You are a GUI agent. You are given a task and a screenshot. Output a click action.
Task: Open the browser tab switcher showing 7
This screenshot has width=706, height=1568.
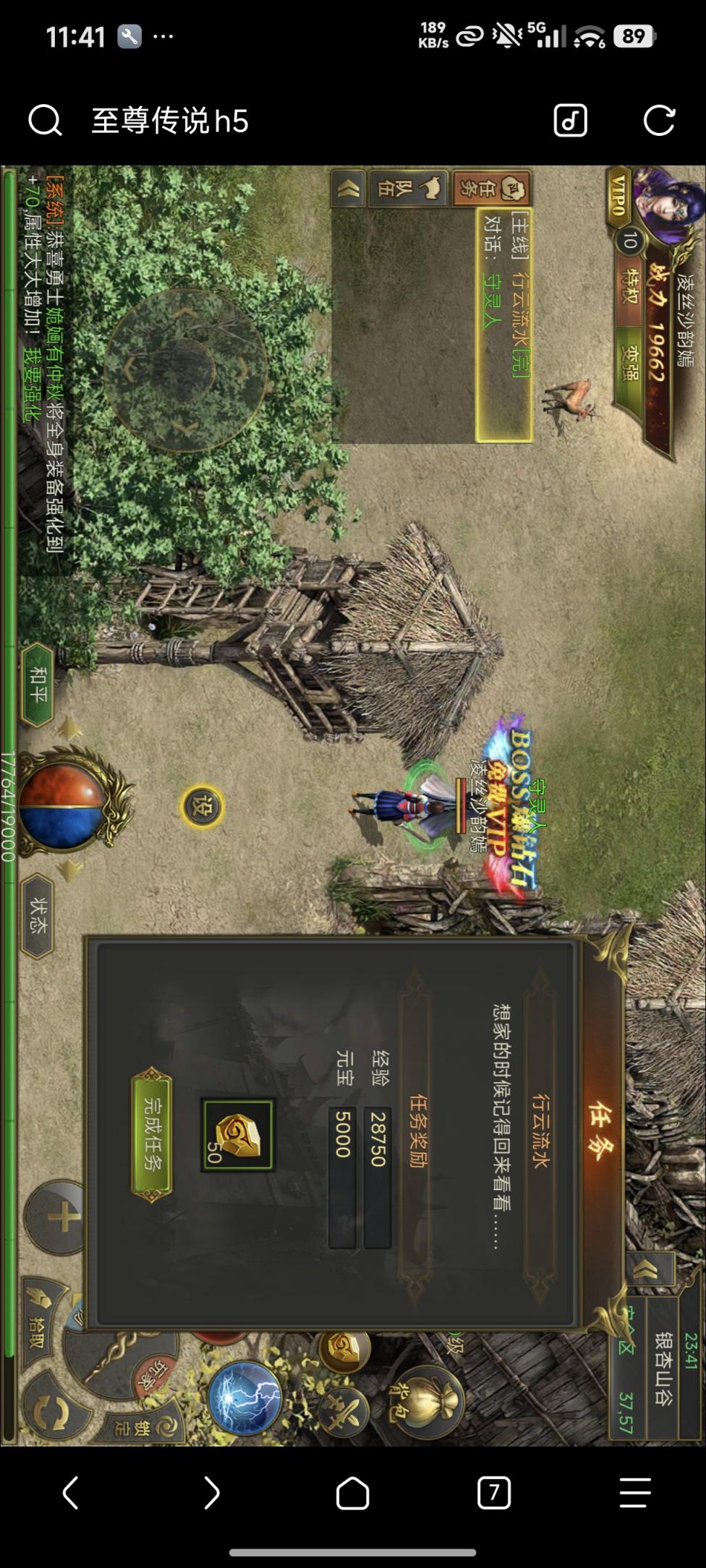click(x=494, y=1492)
